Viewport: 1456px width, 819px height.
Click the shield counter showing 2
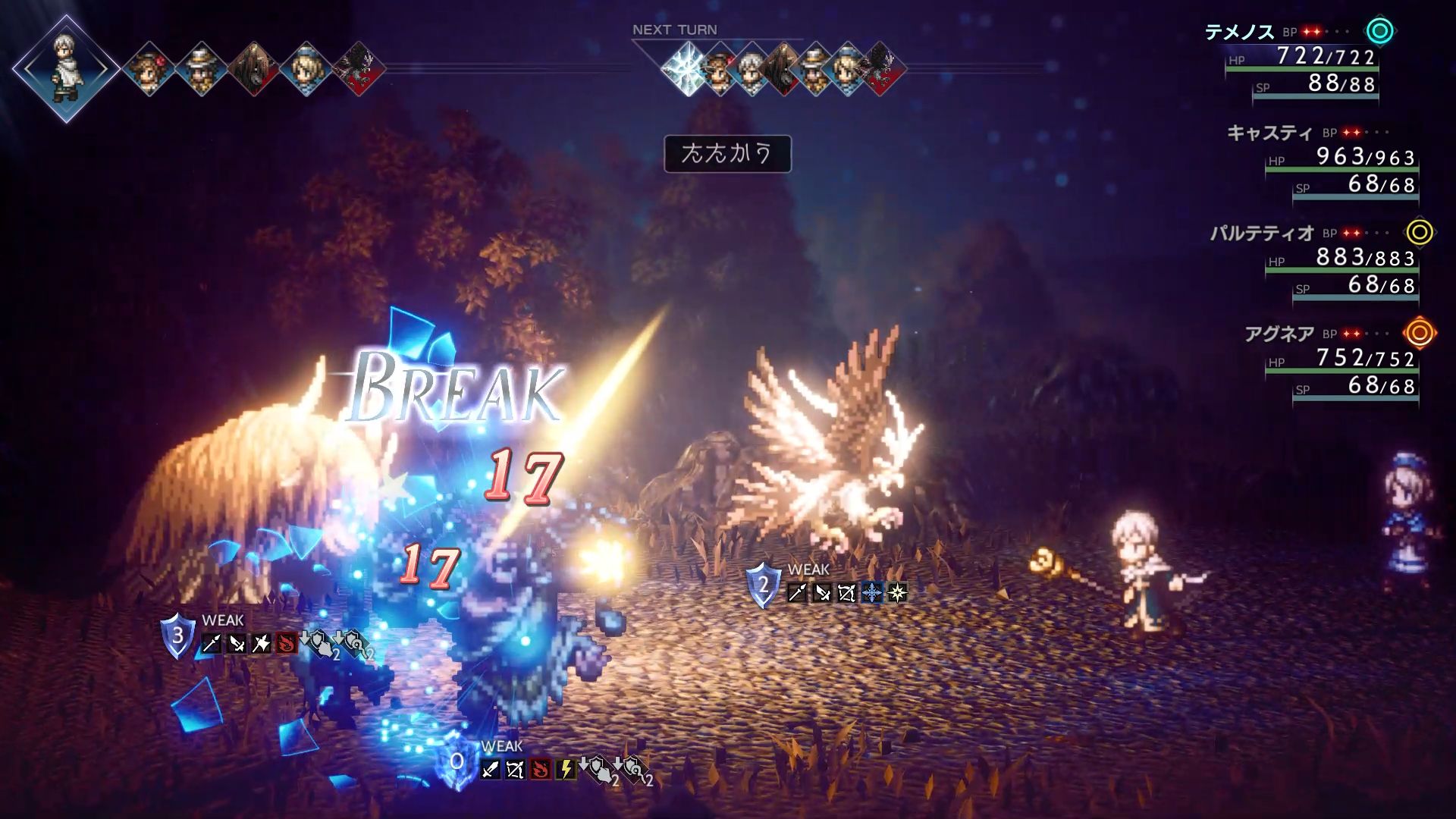point(764,585)
